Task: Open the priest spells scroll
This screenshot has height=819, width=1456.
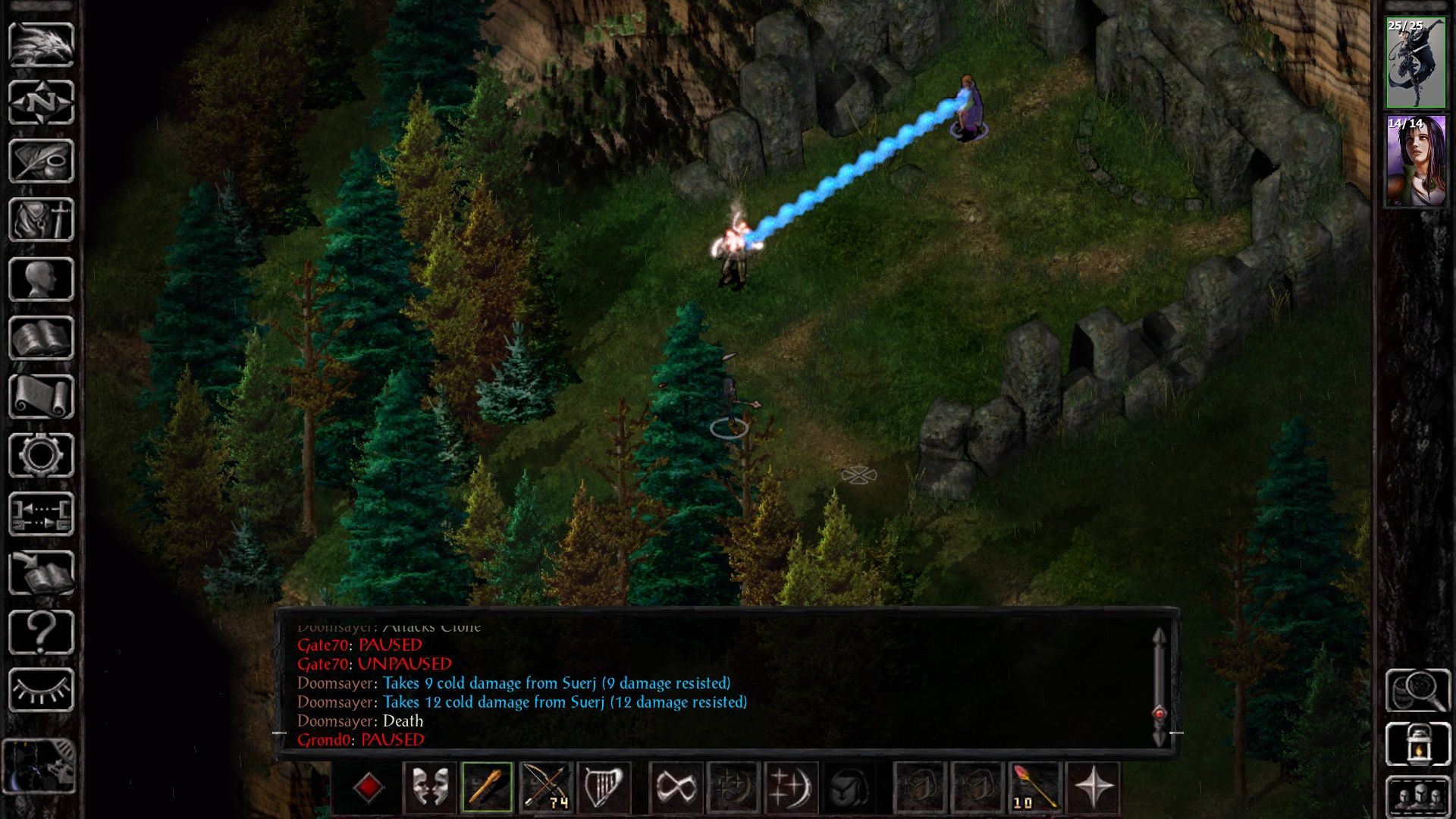Action: pyautogui.click(x=42, y=394)
